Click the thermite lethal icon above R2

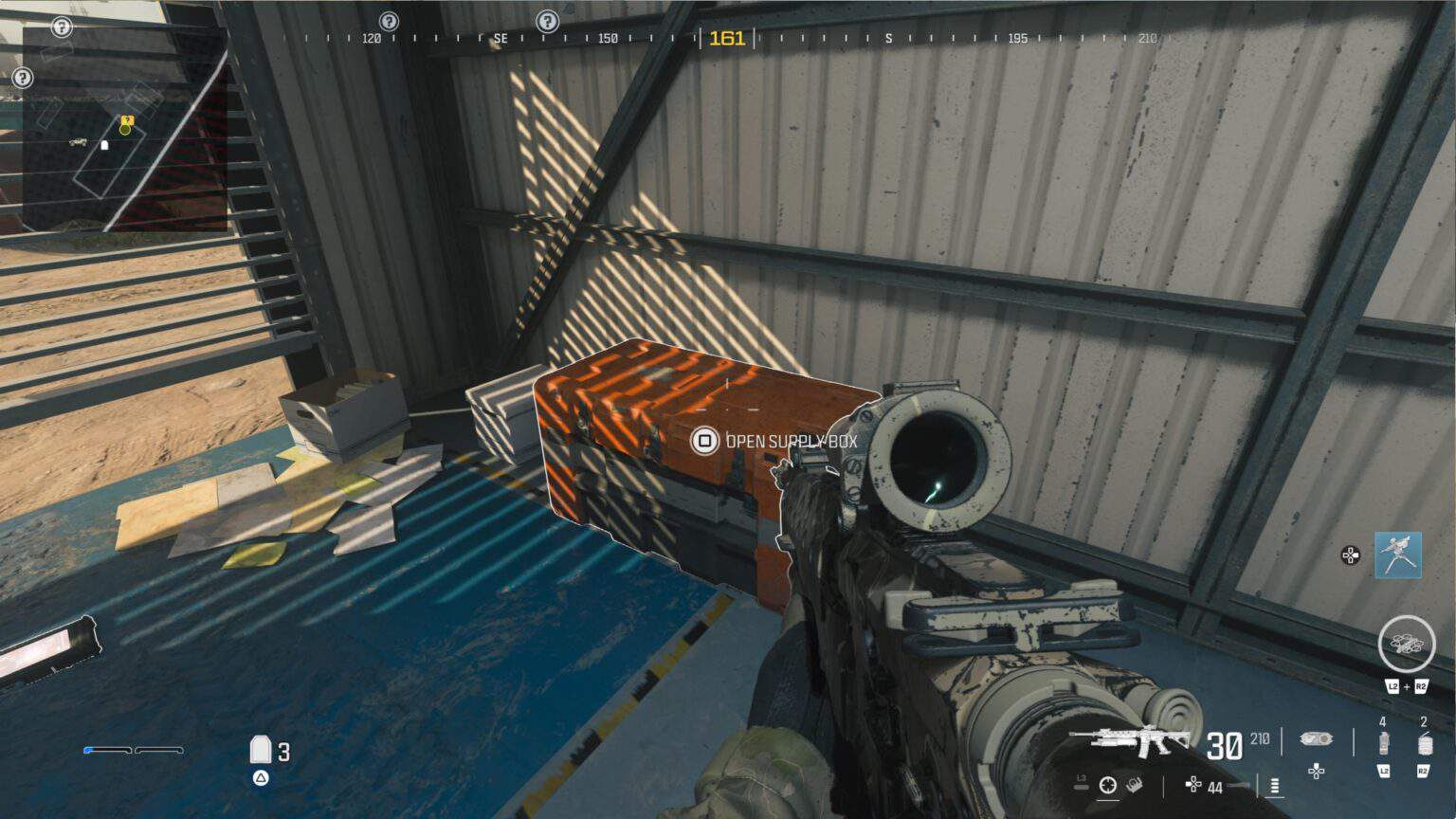point(1425,742)
